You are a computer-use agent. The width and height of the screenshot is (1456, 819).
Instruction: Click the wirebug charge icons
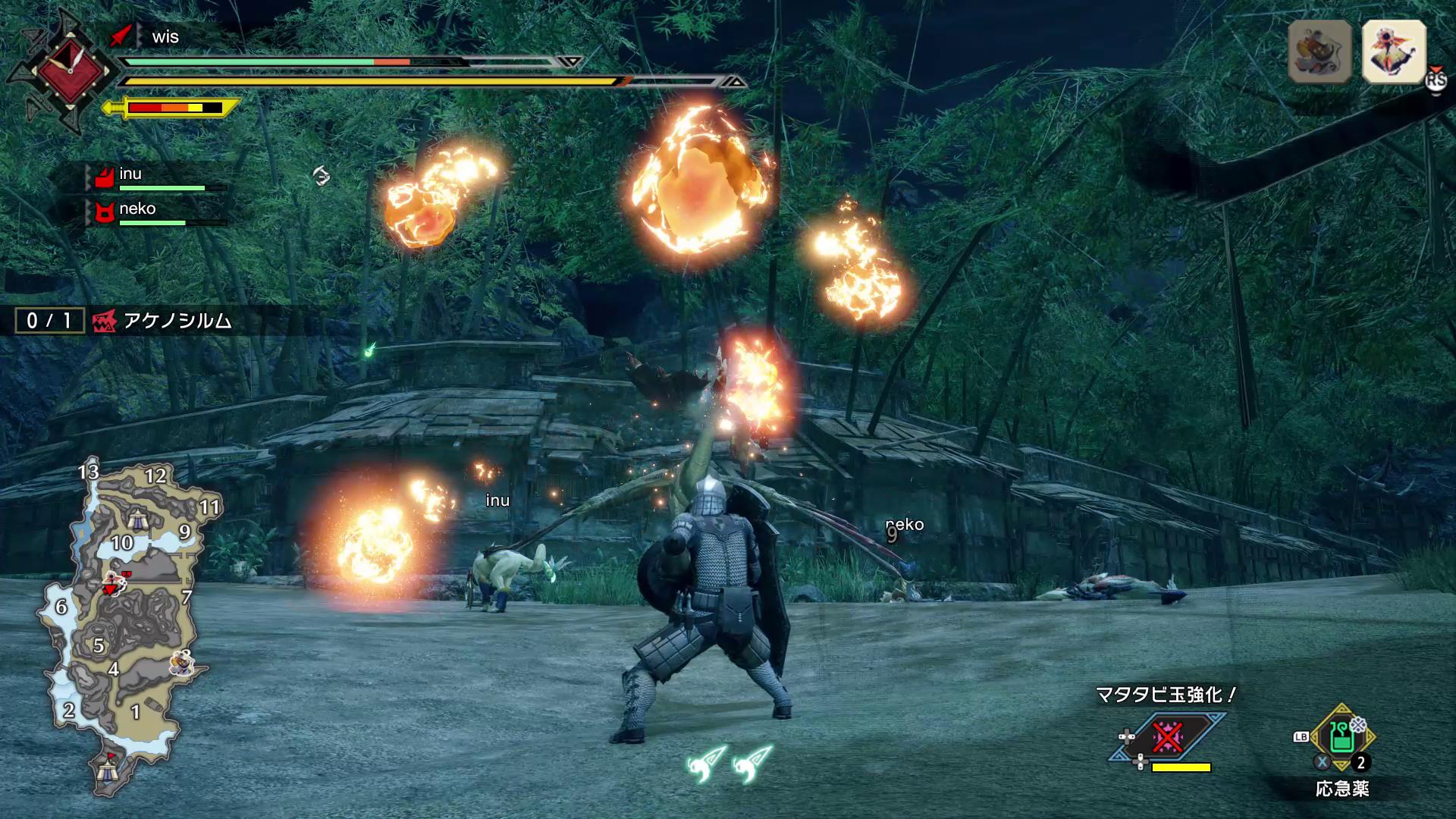point(729,763)
